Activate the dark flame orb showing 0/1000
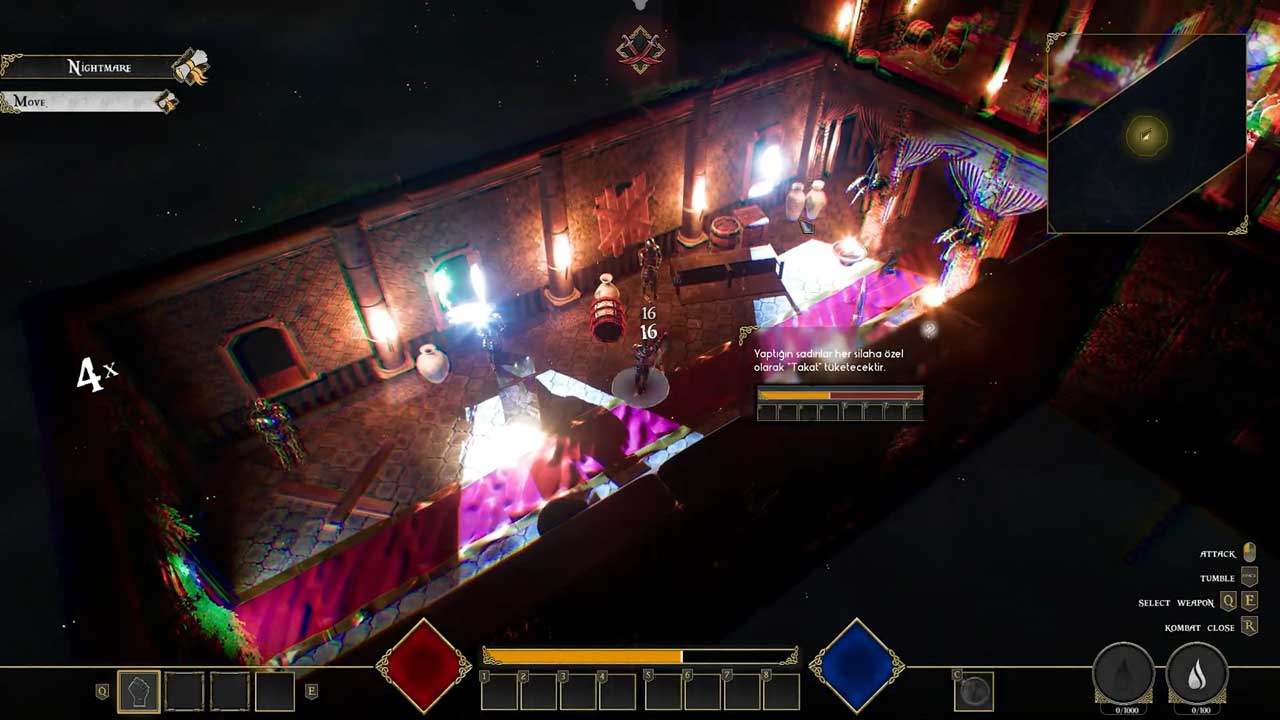The image size is (1280, 720). (x=1123, y=675)
